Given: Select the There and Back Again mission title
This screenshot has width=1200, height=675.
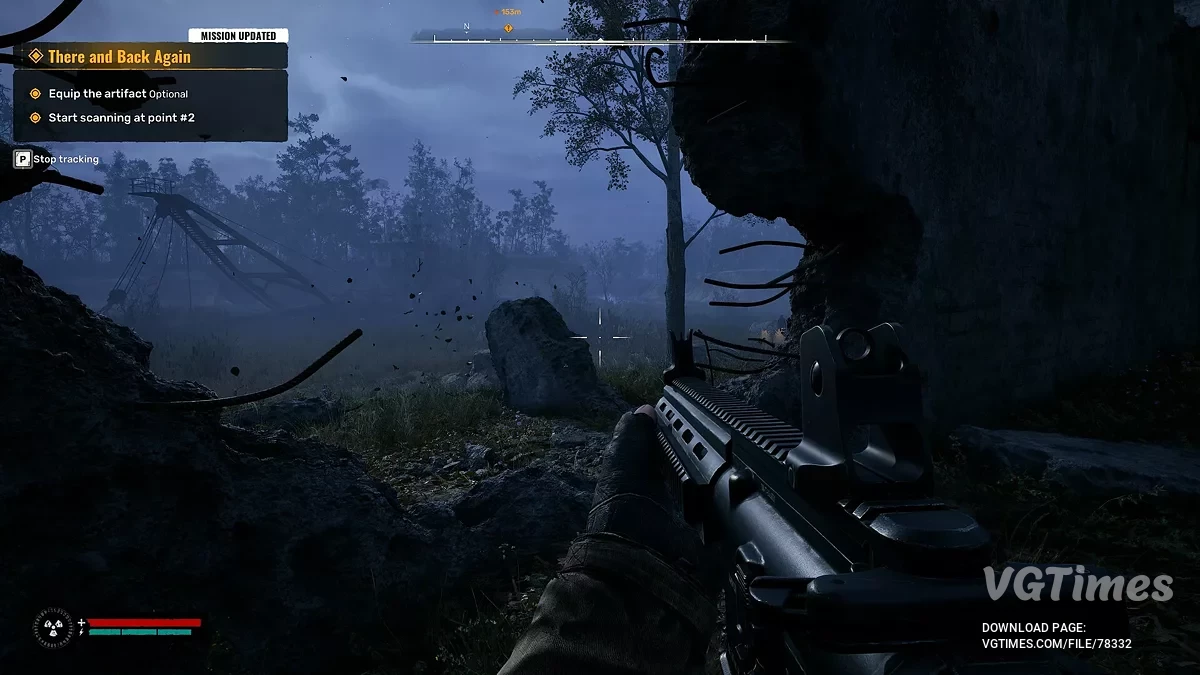Looking at the screenshot, I should (119, 57).
